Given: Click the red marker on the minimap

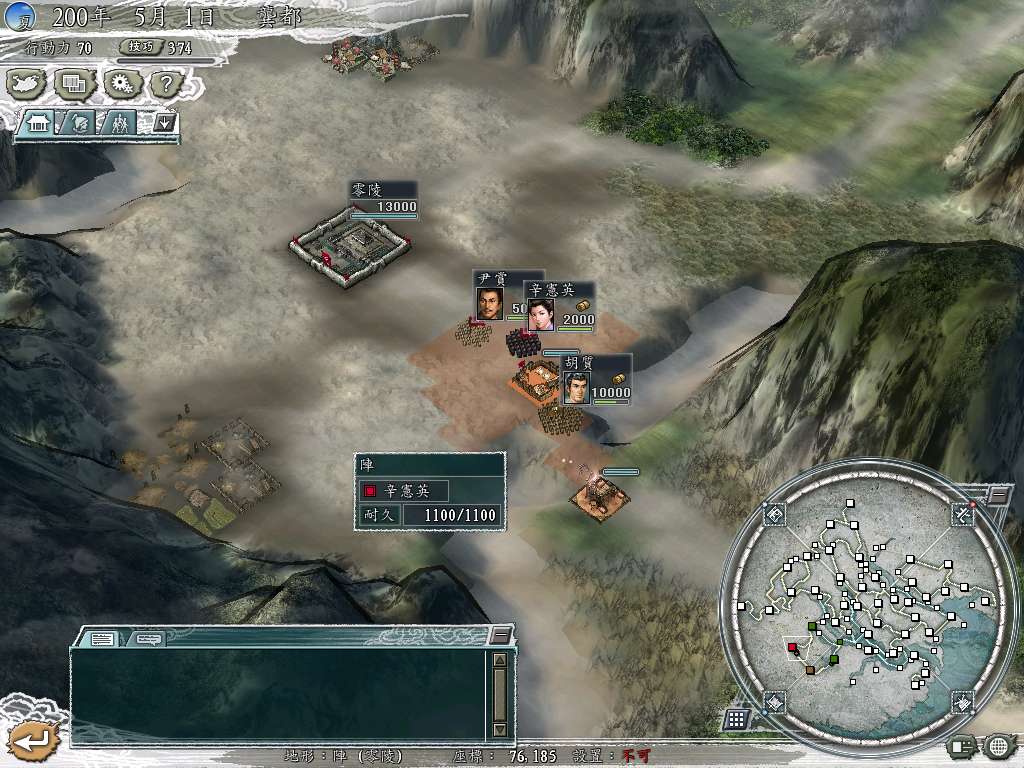Looking at the screenshot, I should [793, 648].
